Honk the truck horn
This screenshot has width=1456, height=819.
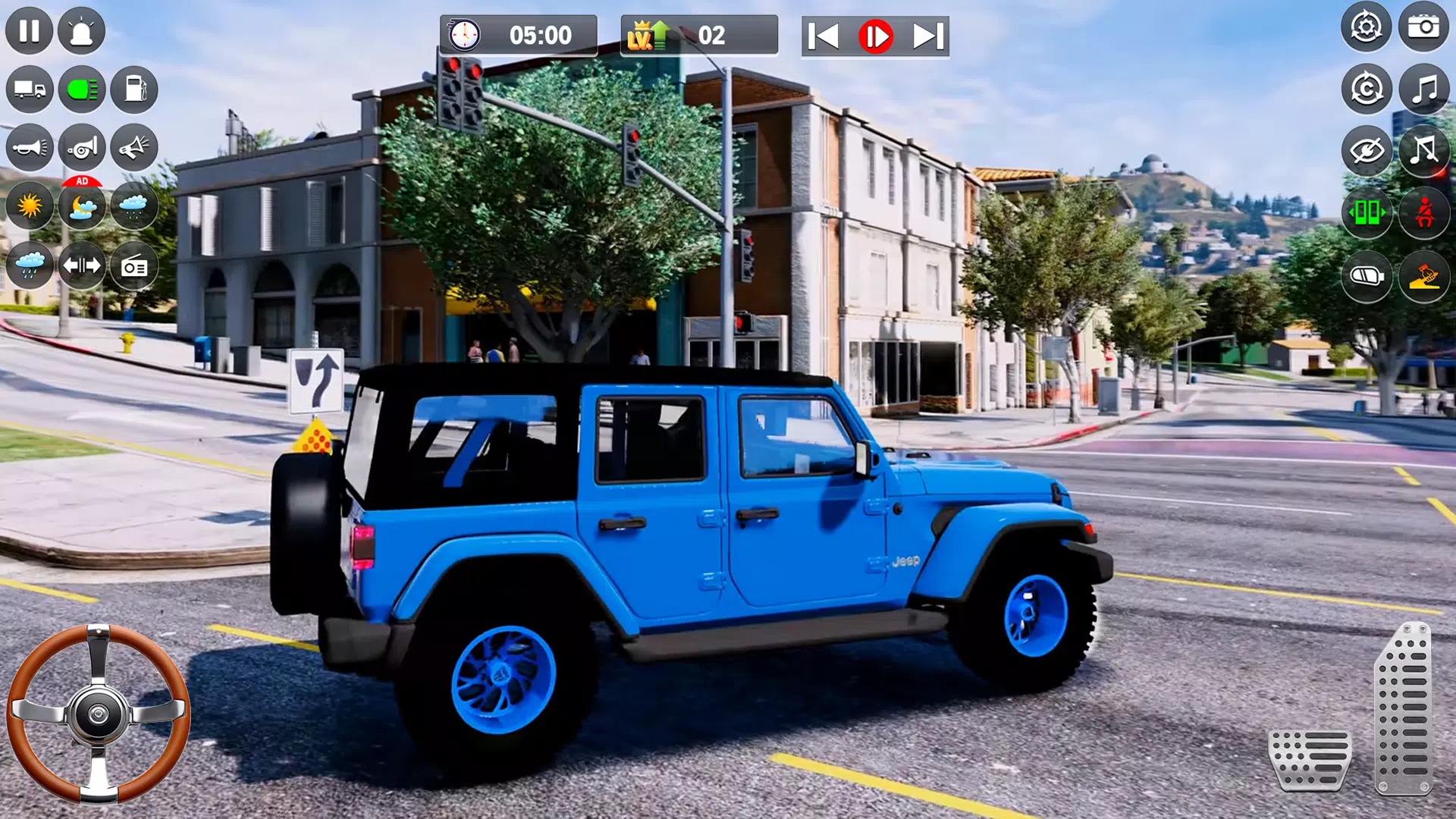(x=30, y=148)
